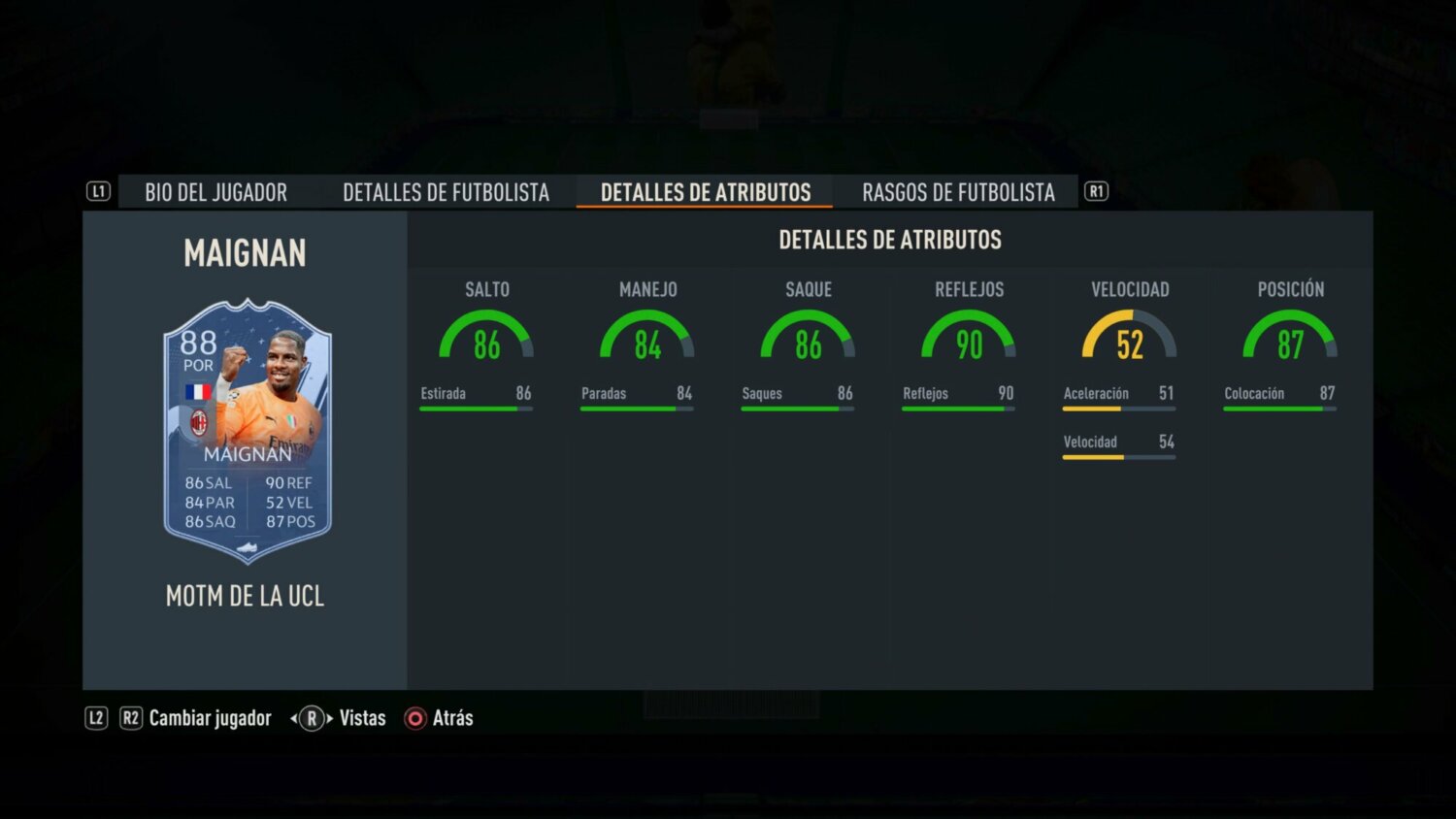Click the right-stick icon next to Vistas

point(311,718)
